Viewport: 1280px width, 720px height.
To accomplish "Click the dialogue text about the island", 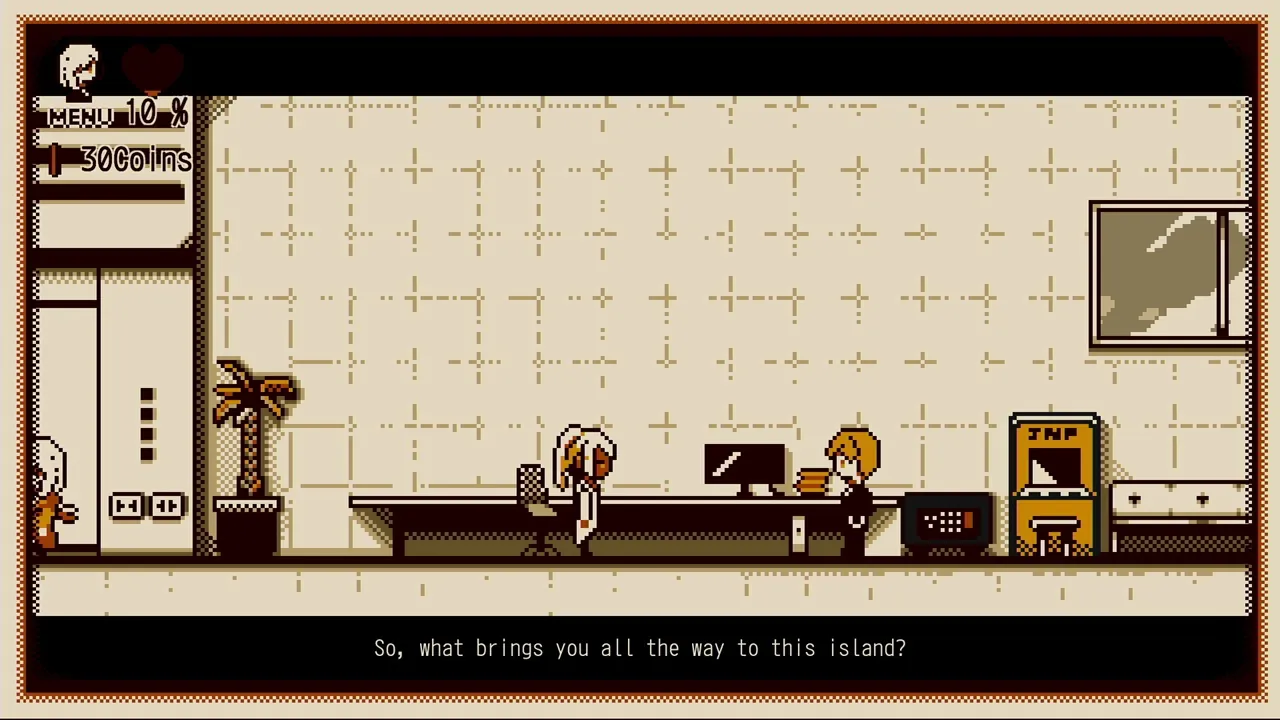I will coord(640,648).
